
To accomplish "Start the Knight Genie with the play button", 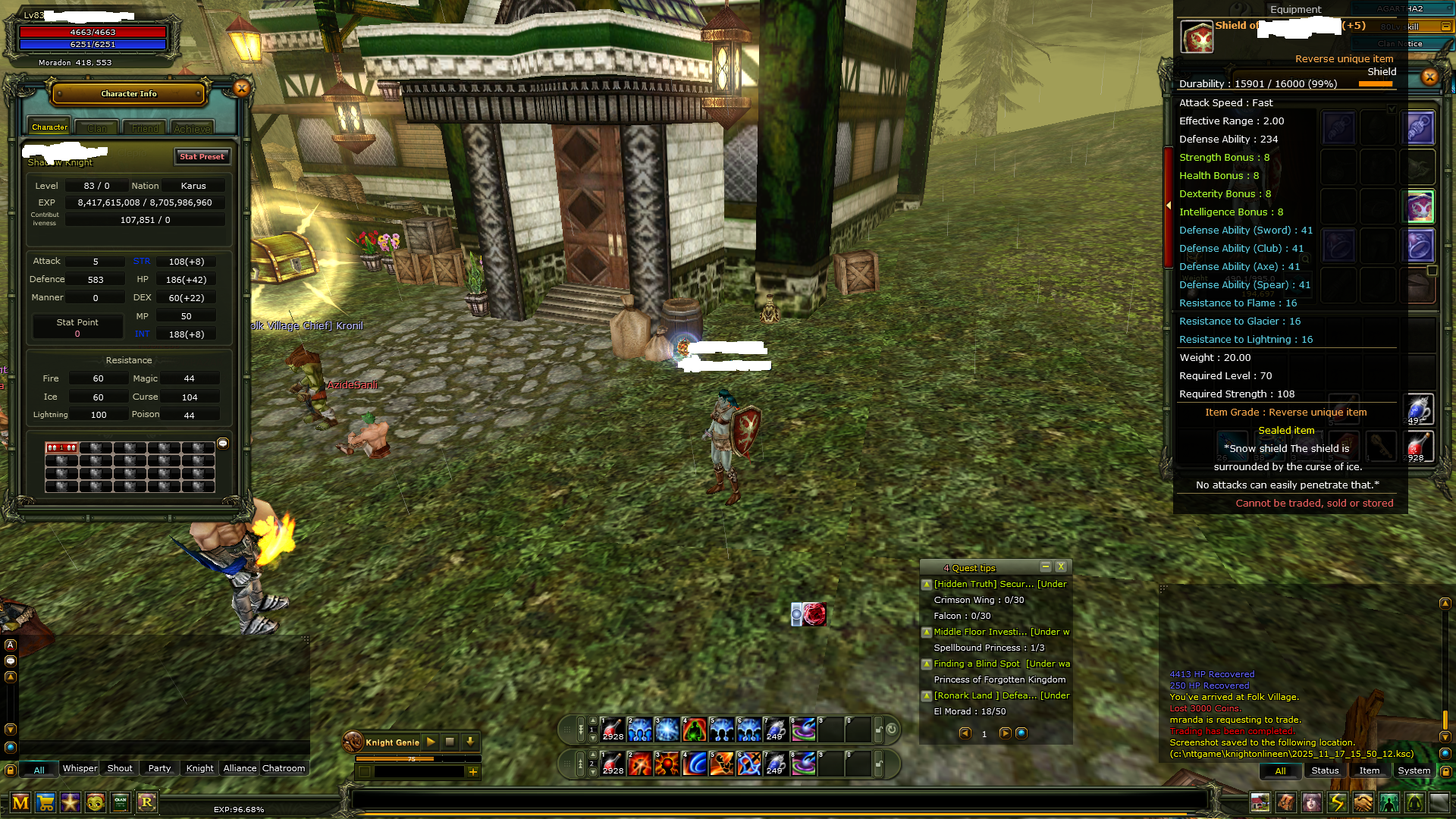I will pos(431,742).
